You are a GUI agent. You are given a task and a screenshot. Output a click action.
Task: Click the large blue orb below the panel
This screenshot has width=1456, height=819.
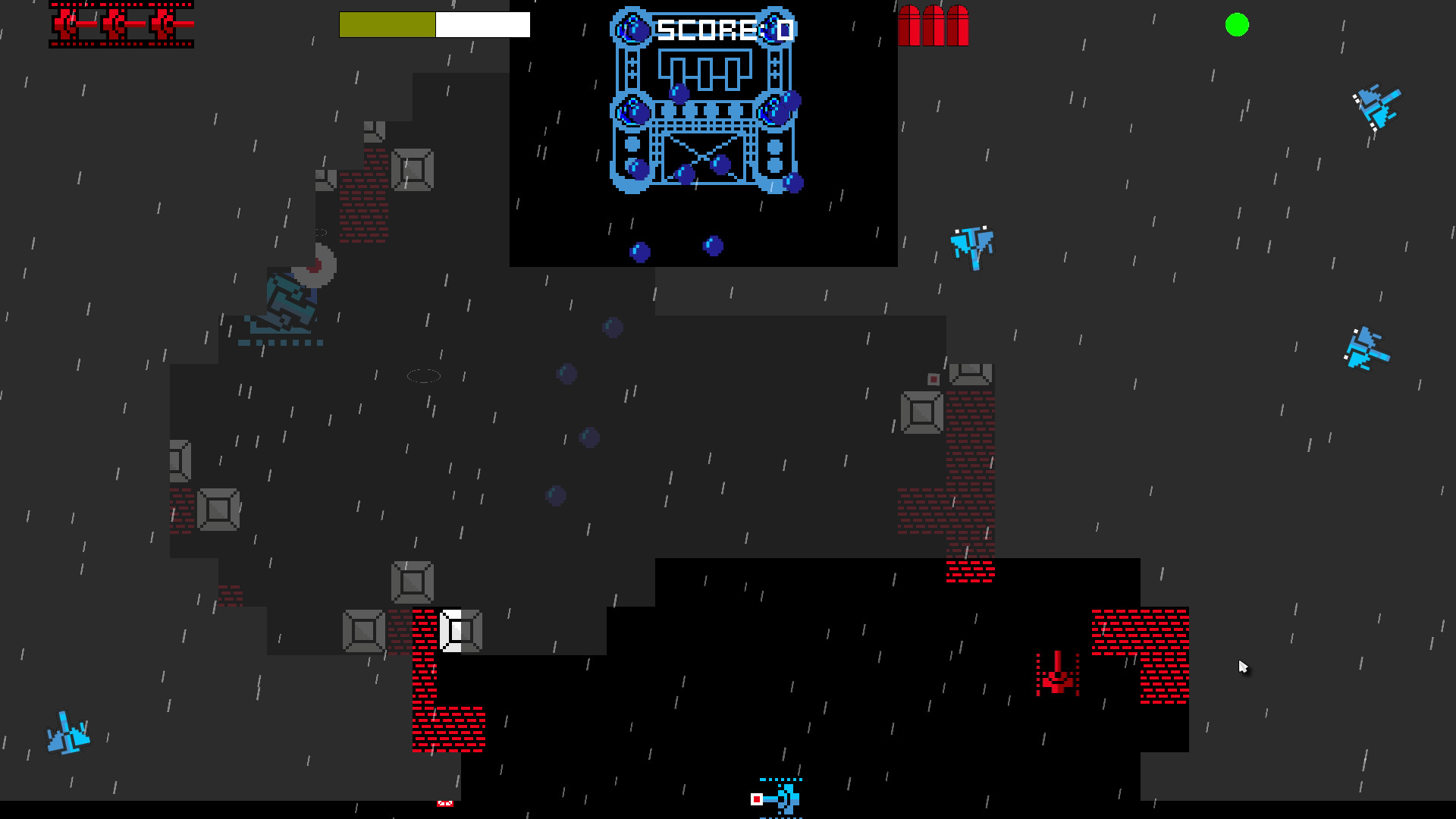point(639,249)
